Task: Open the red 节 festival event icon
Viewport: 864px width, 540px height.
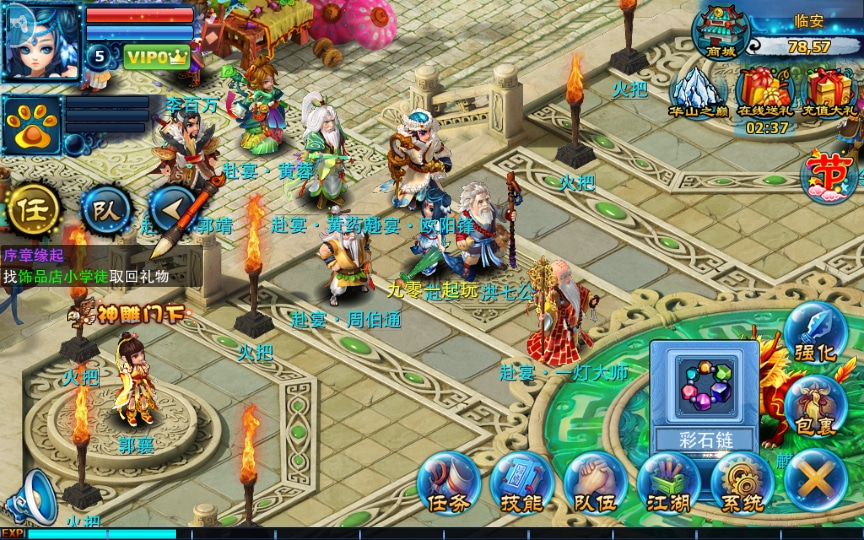Action: (832, 174)
